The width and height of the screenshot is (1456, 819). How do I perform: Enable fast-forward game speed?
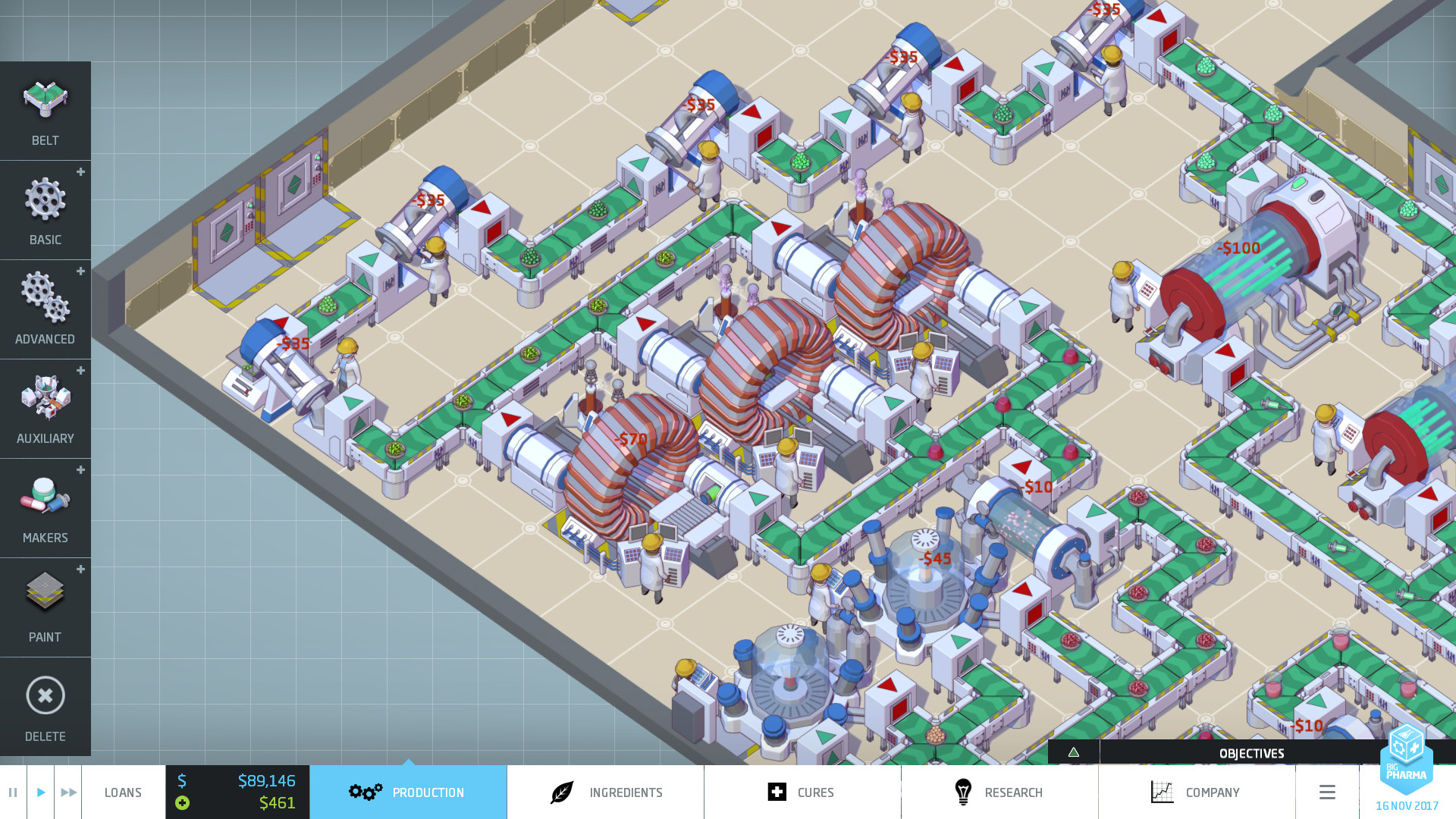click(x=69, y=792)
